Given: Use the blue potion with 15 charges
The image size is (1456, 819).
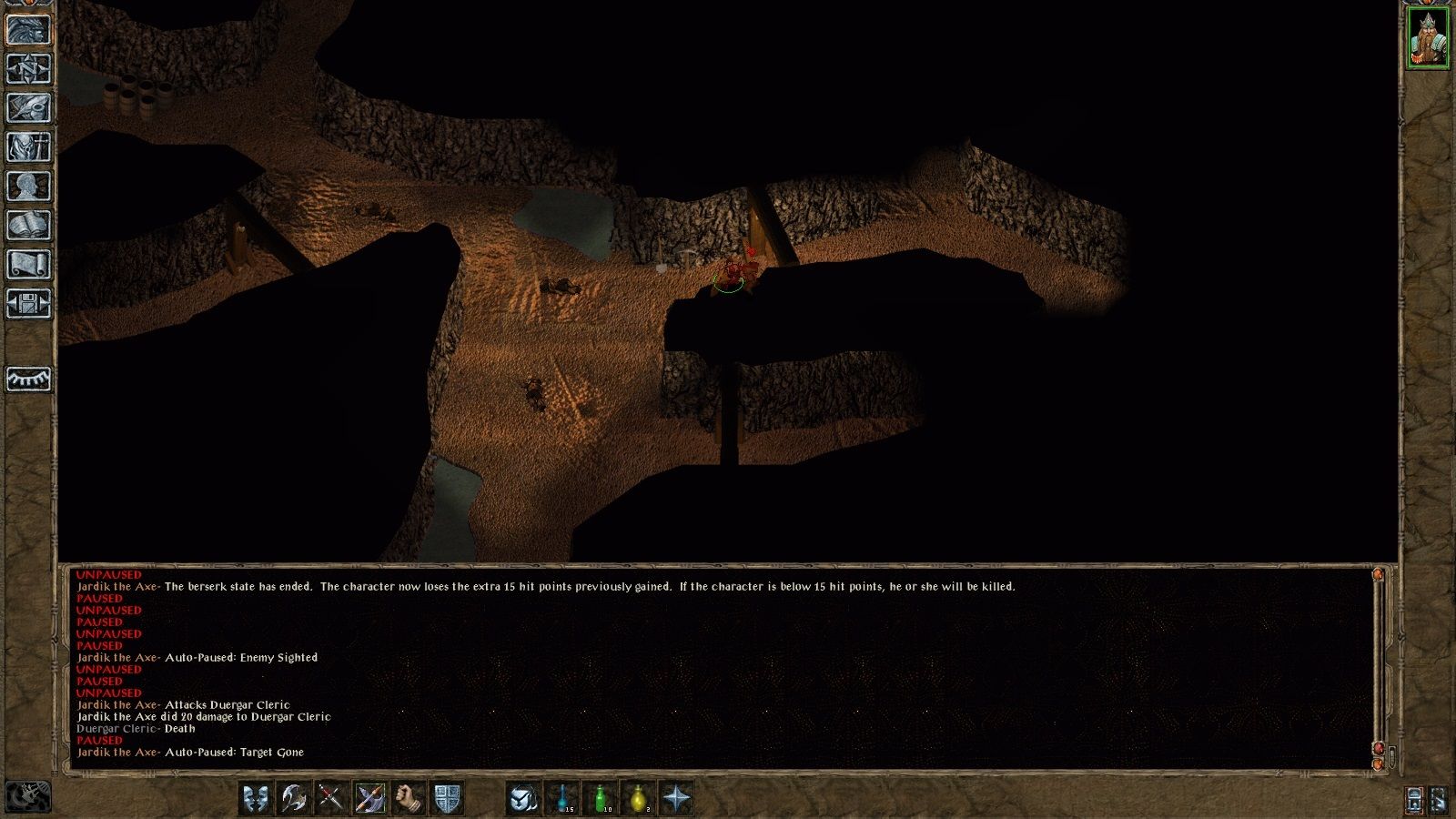Looking at the screenshot, I should pos(561,798).
